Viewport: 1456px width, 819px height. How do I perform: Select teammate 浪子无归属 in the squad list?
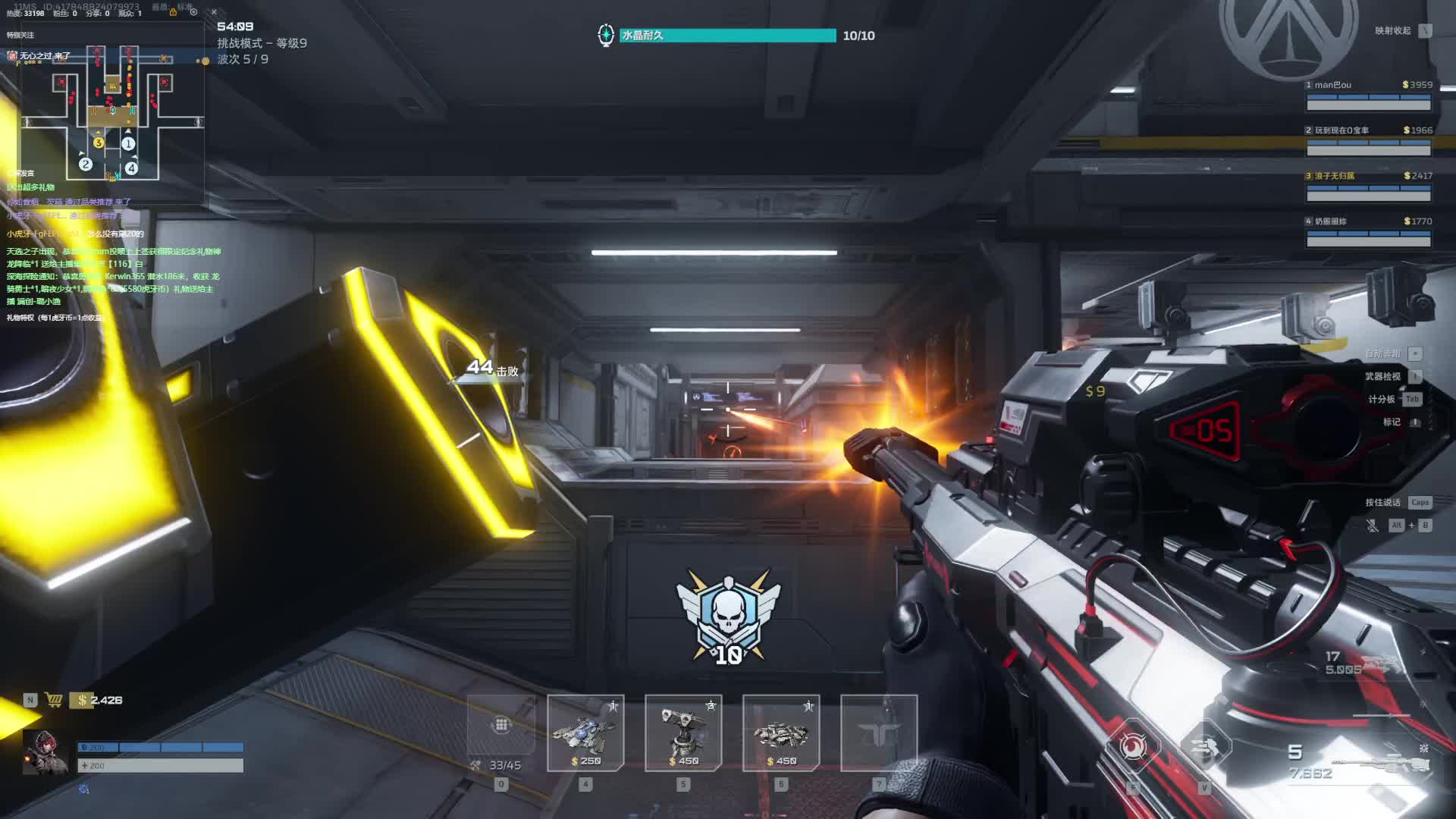(x=1368, y=187)
